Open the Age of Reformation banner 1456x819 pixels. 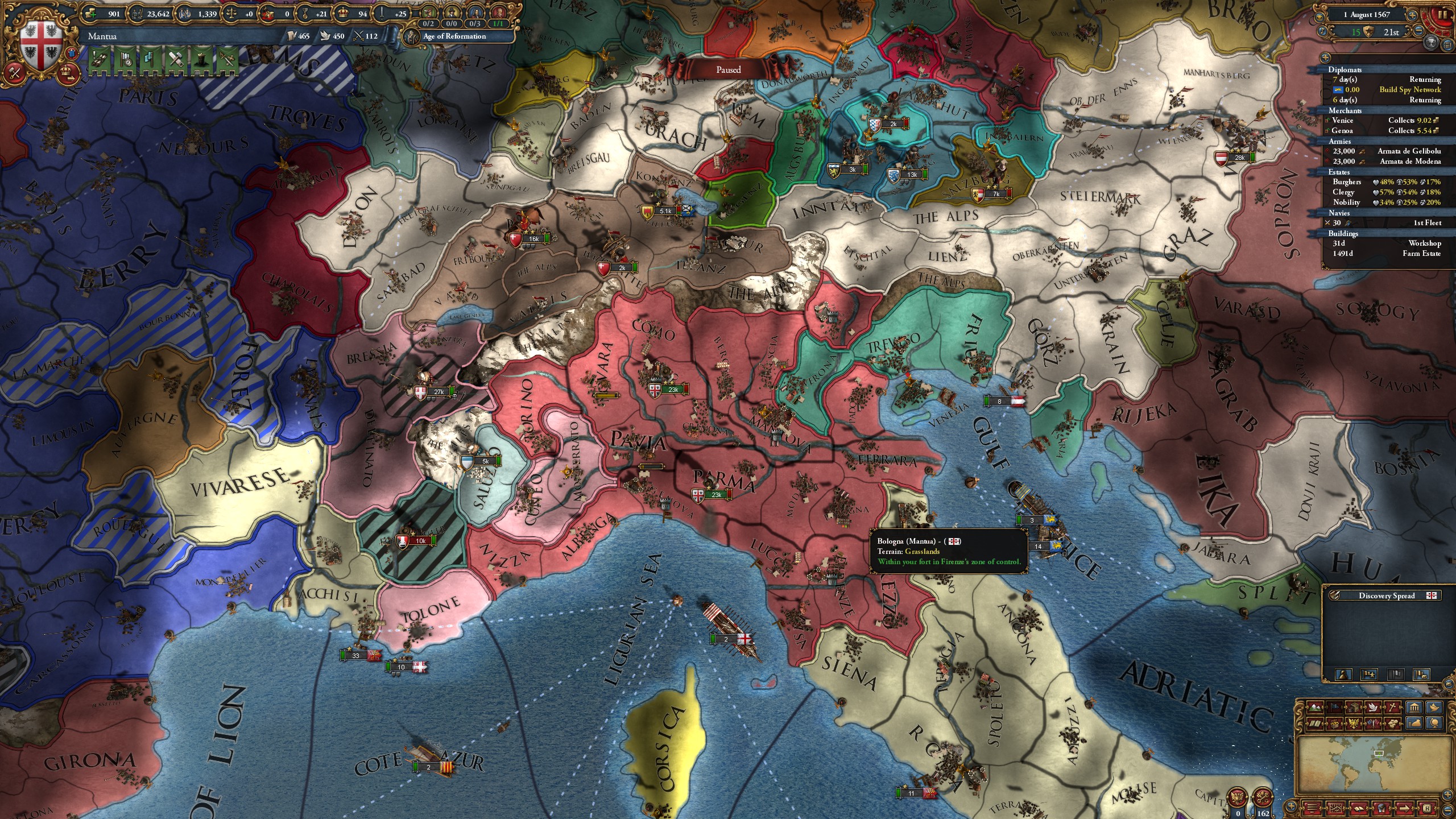click(454, 36)
